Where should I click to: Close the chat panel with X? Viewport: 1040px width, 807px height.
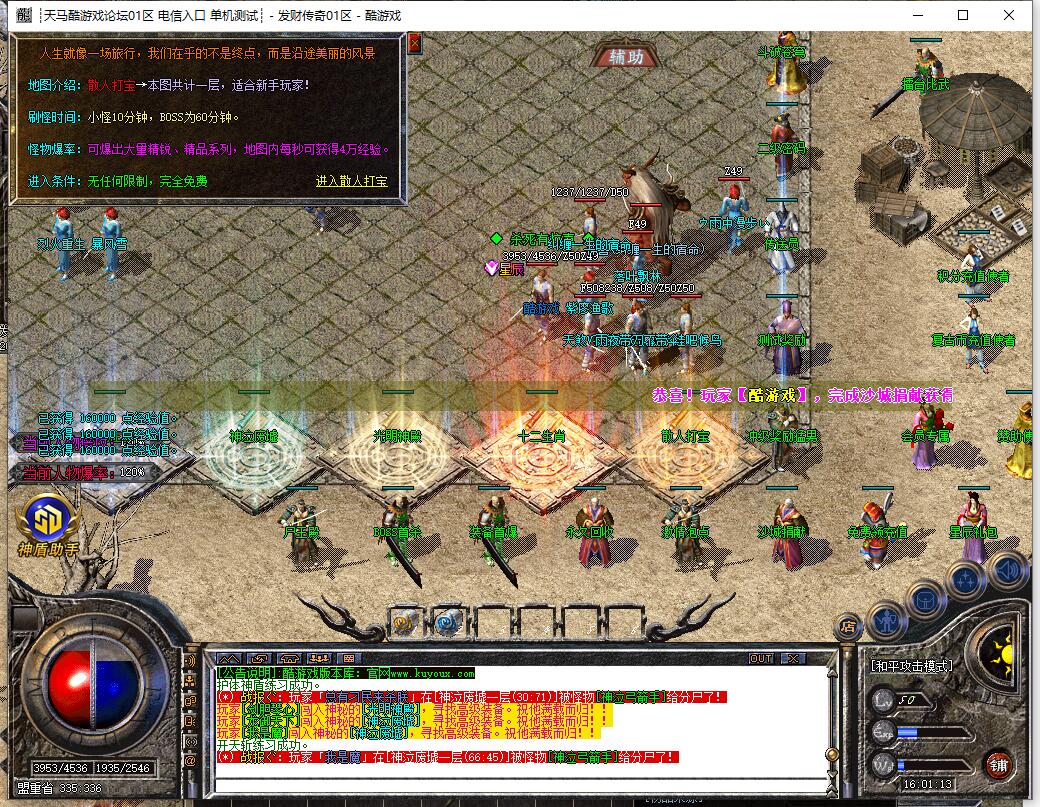pos(792,658)
